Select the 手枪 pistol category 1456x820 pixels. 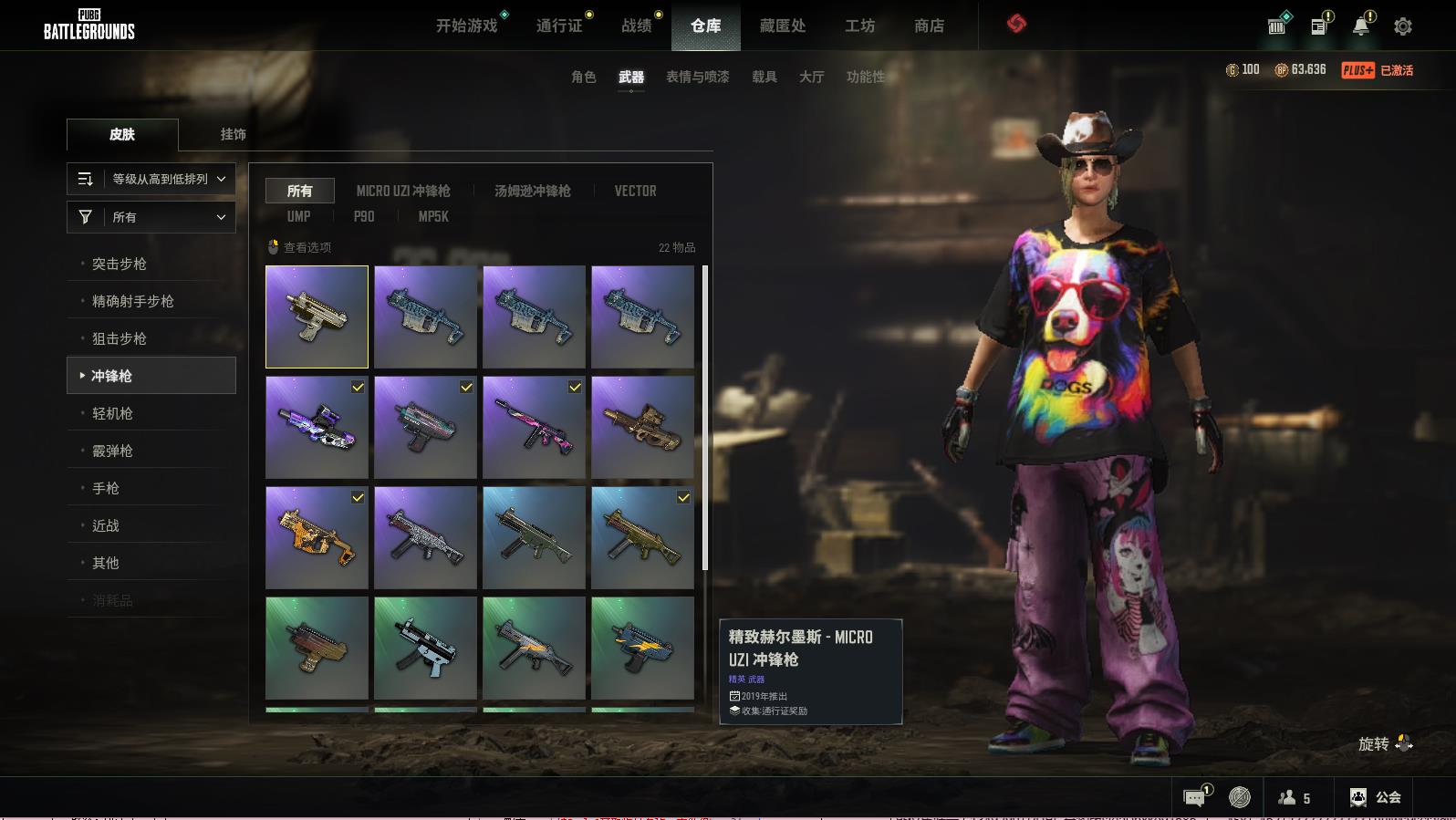click(106, 488)
